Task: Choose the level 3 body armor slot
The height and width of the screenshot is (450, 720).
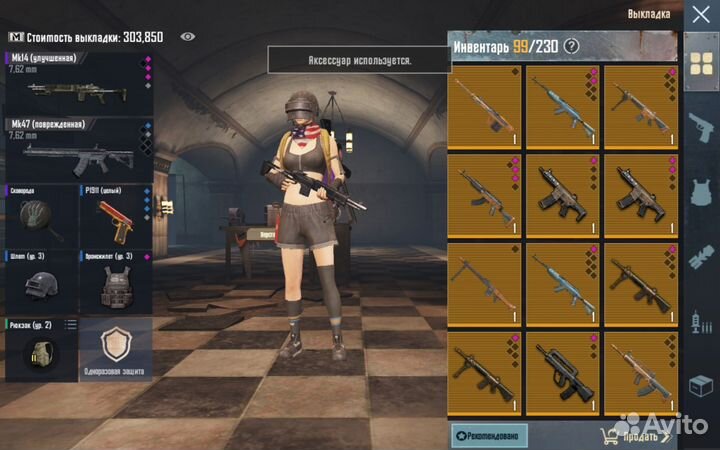Action: click(115, 282)
